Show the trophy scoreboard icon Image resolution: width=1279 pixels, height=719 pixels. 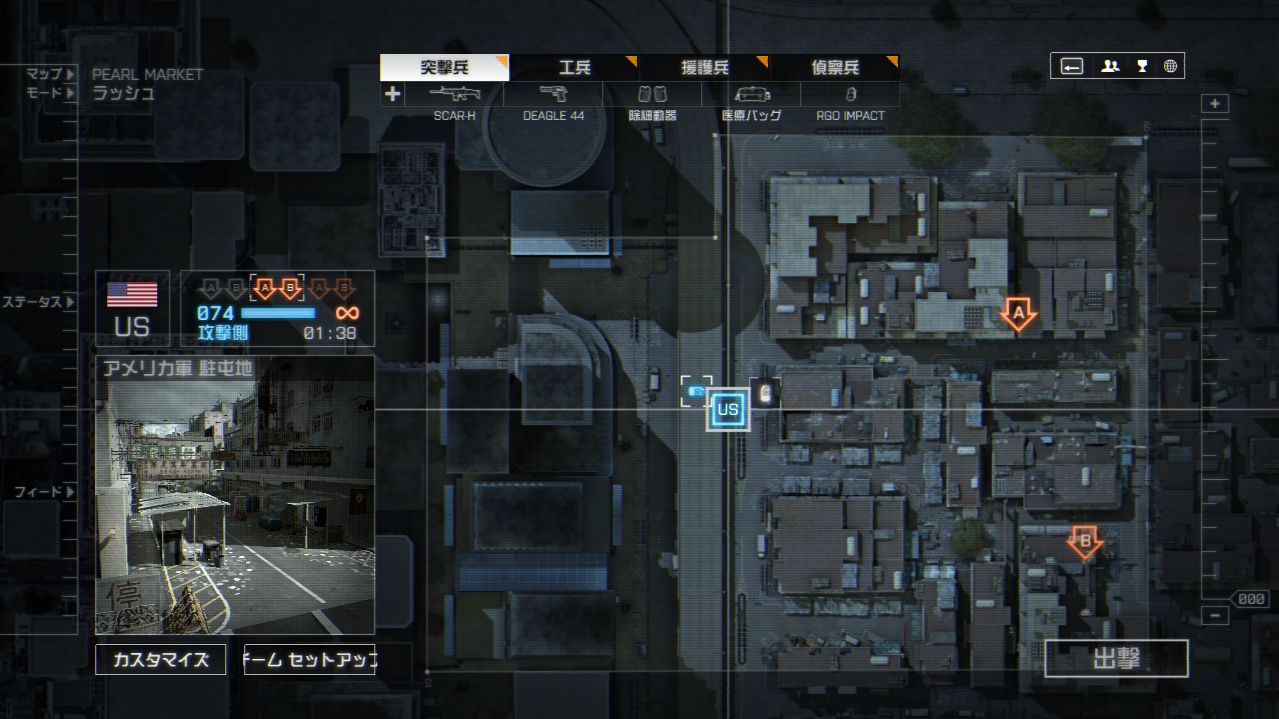pos(1142,67)
